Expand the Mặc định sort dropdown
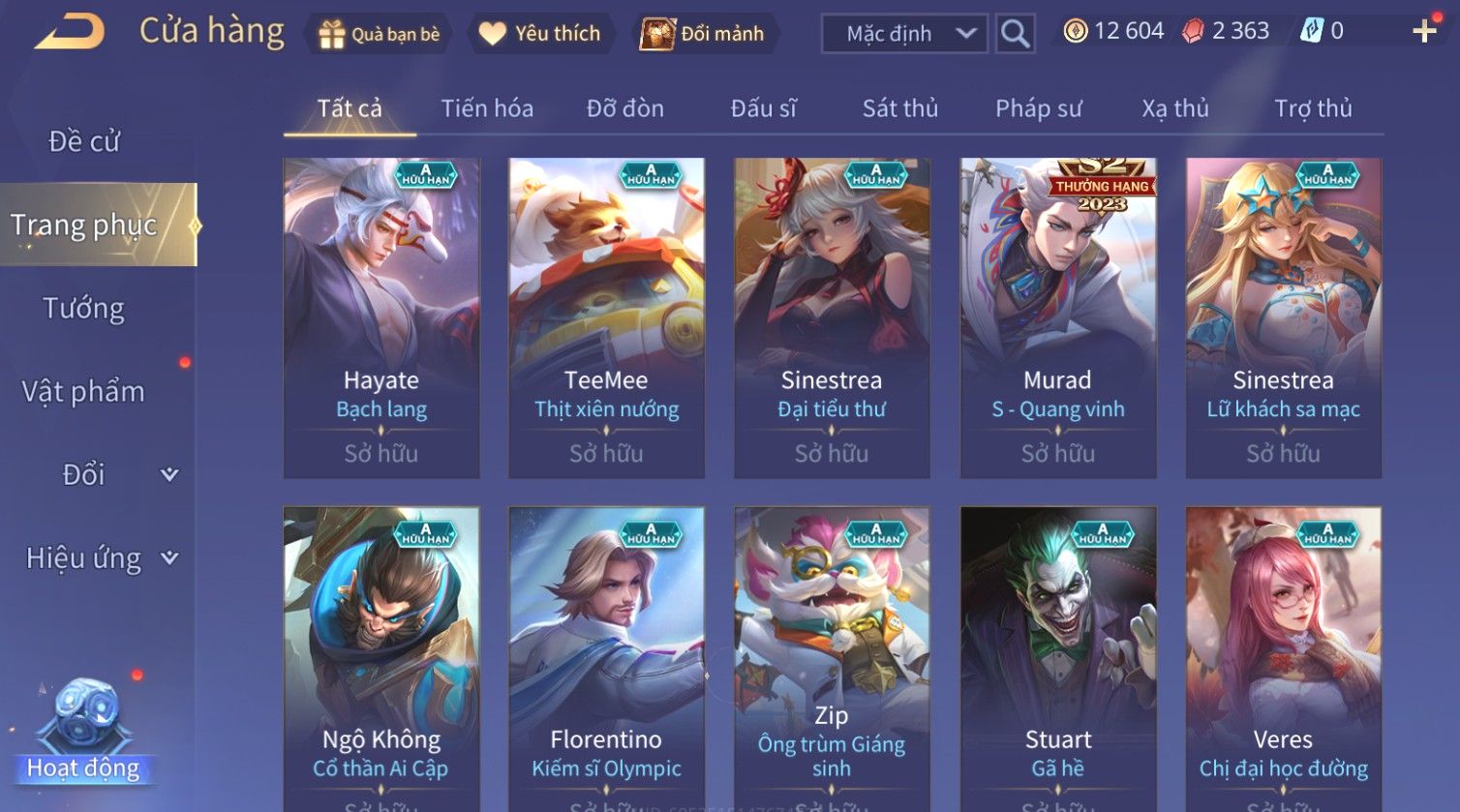 coord(904,34)
